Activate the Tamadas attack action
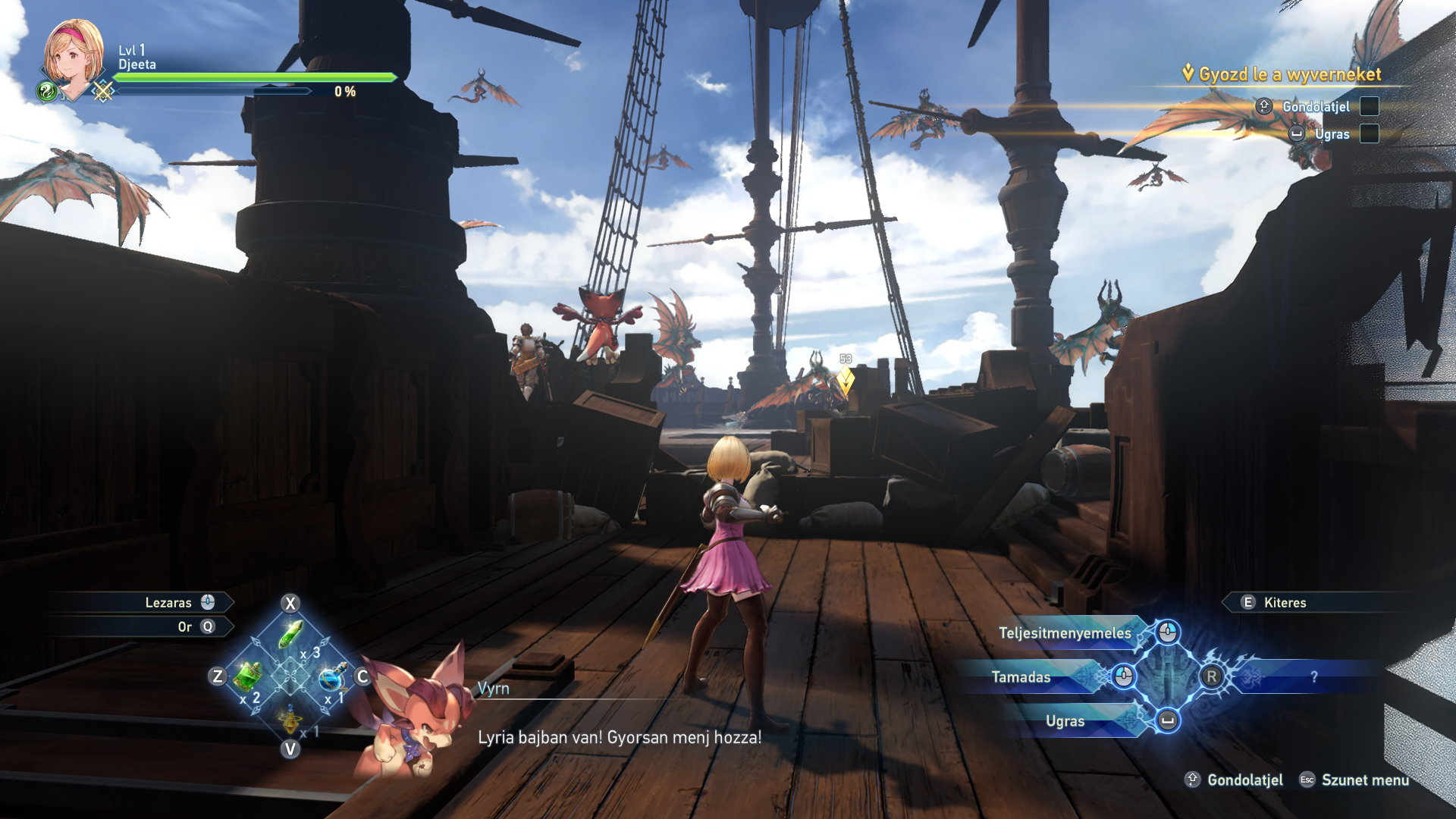This screenshot has height=819, width=1456. point(1021,677)
